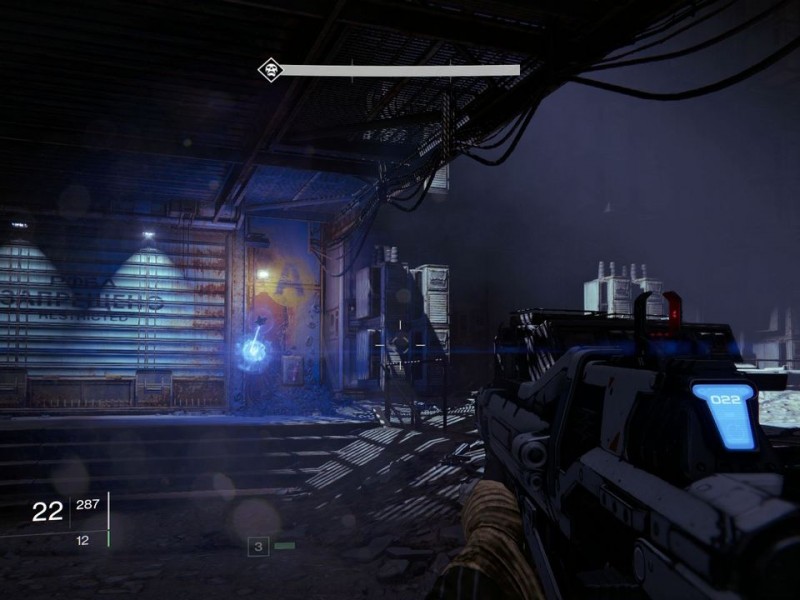Click the boss skull icon

[x=269, y=70]
